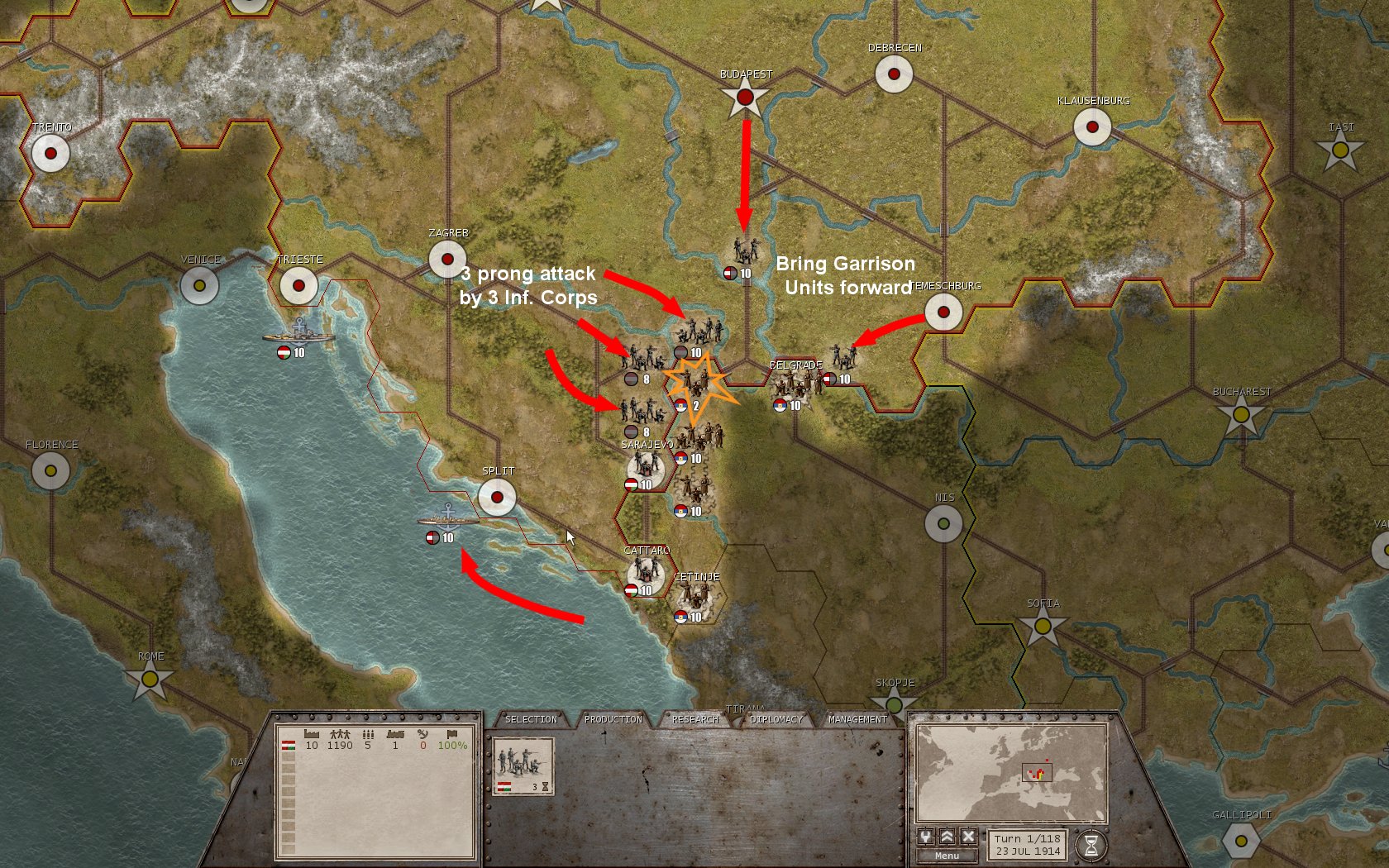The height and width of the screenshot is (868, 1389).
Task: Select the locomotive transport icon in the panel
Action: (395, 734)
